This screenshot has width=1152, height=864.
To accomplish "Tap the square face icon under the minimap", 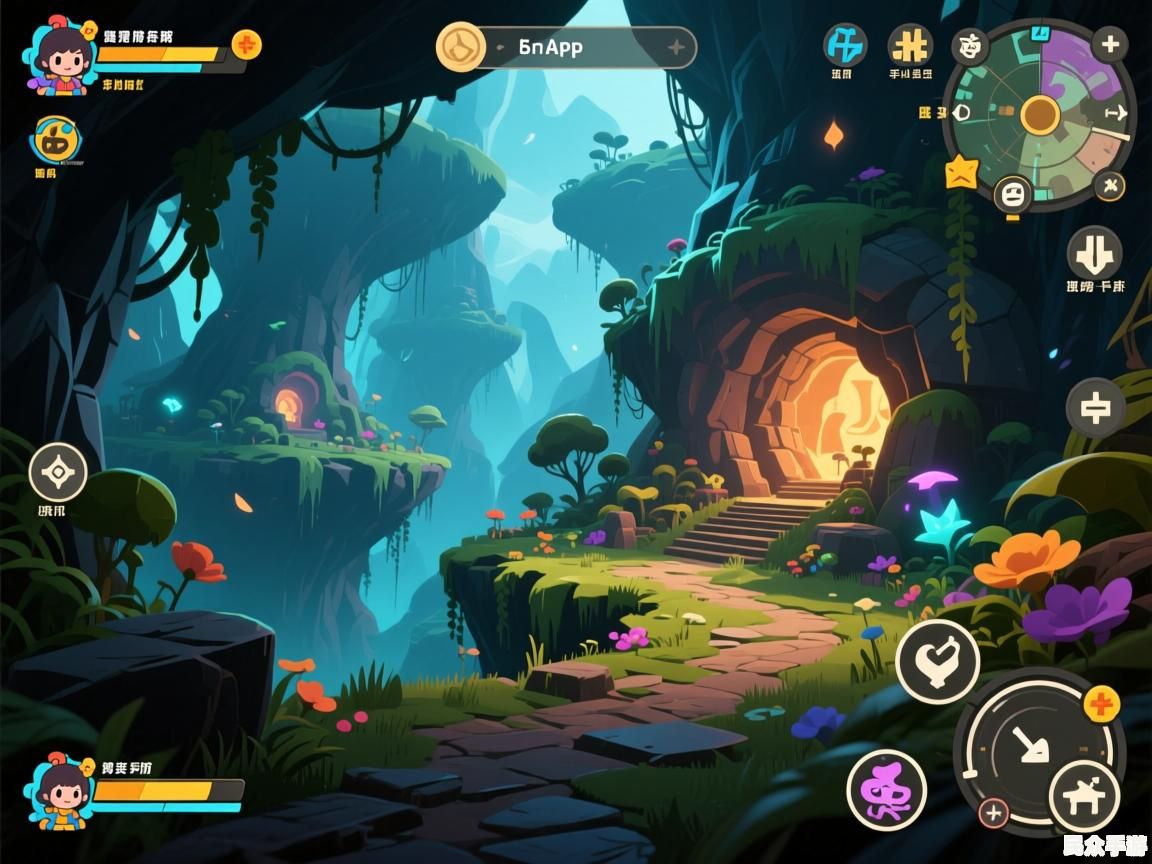I will pyautogui.click(x=1012, y=192).
